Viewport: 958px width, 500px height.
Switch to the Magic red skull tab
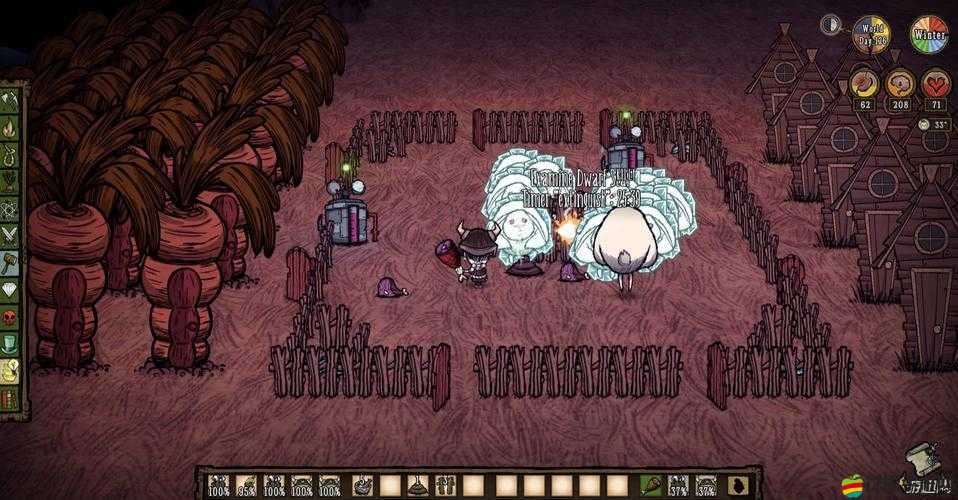tap(11, 316)
